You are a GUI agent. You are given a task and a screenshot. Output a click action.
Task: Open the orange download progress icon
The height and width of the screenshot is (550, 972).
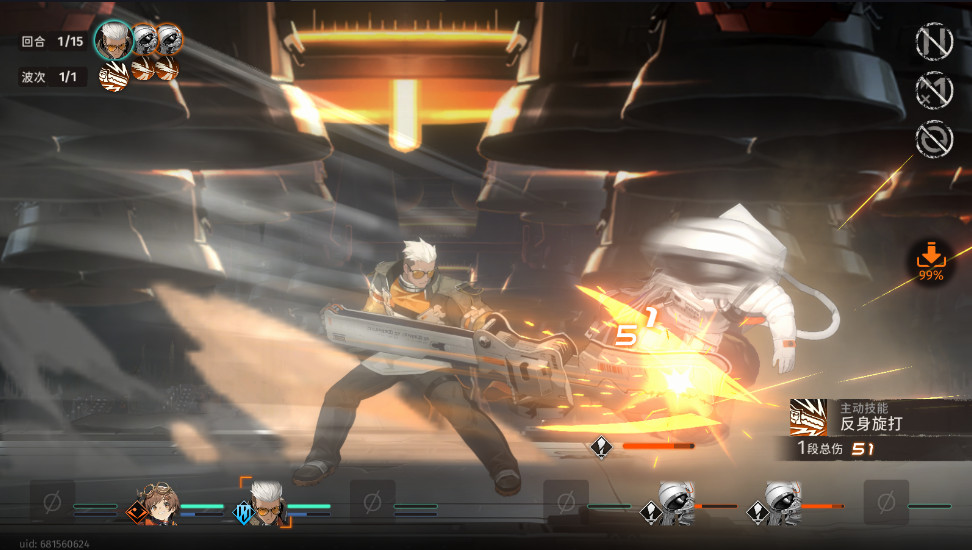pyautogui.click(x=930, y=262)
